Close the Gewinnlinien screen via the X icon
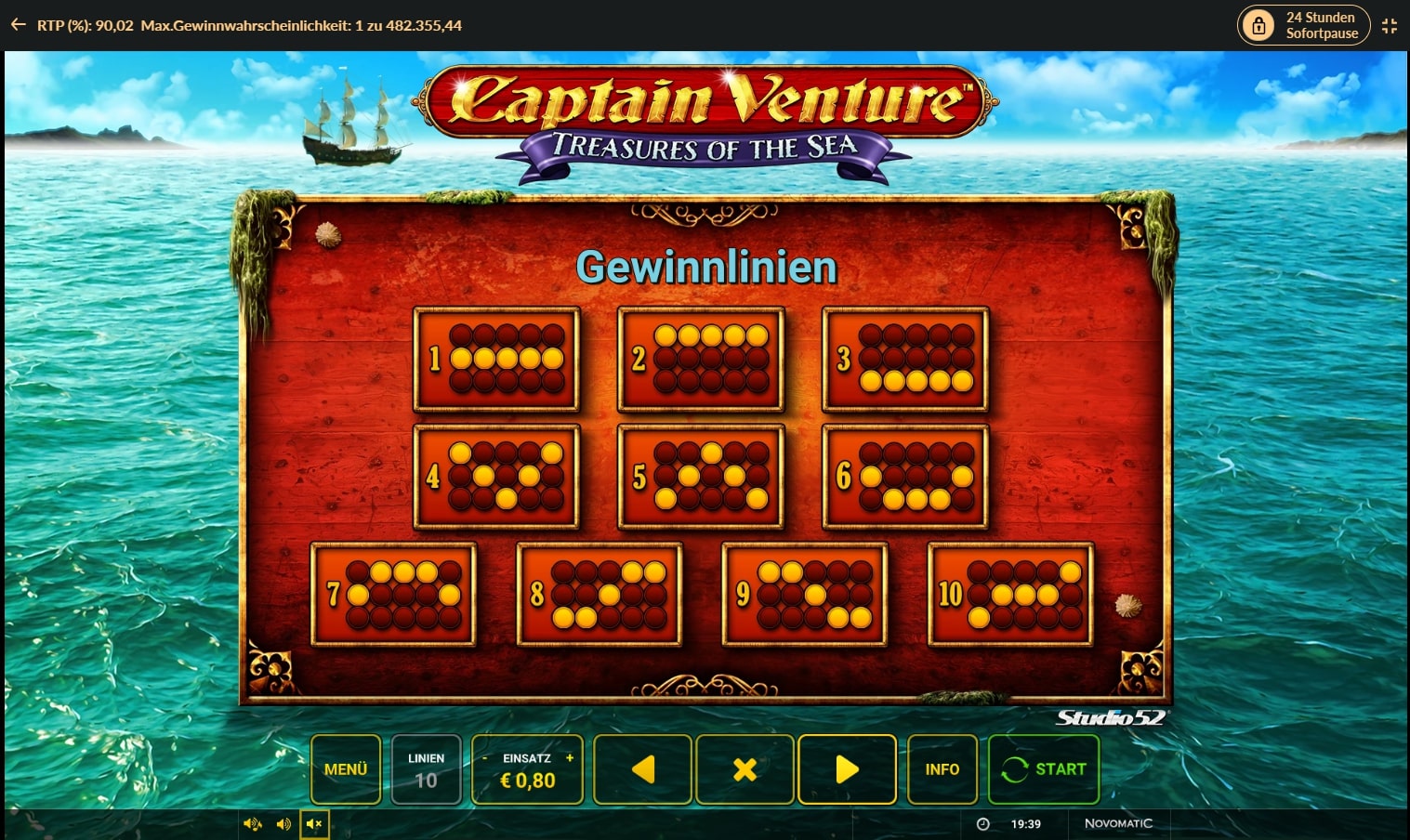Screen dimensions: 1410x840 pos(744,768)
